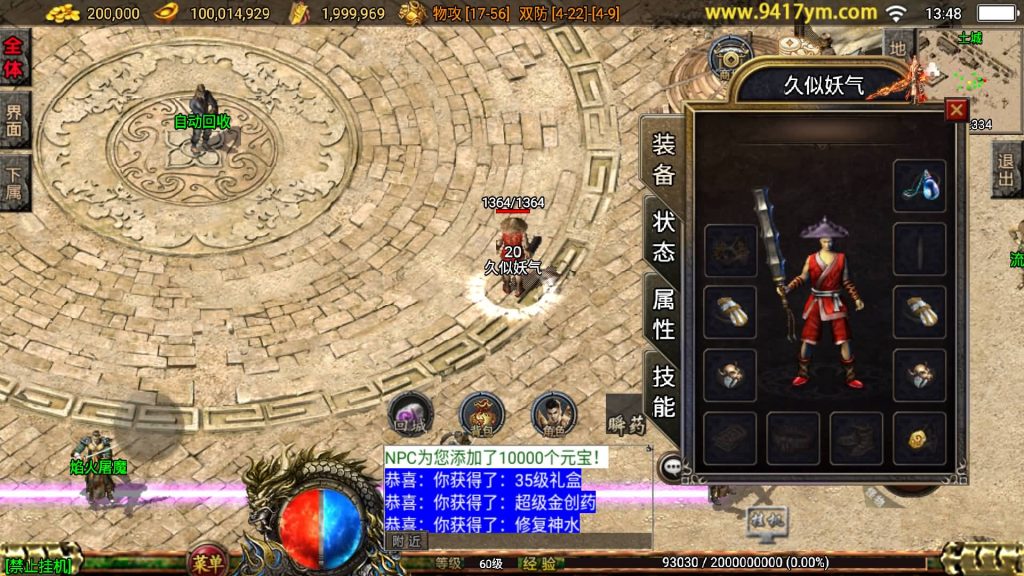Image resolution: width=1024 pixels, height=576 pixels.
Task: Use the 回城 return-to-town button
Action: (410, 414)
